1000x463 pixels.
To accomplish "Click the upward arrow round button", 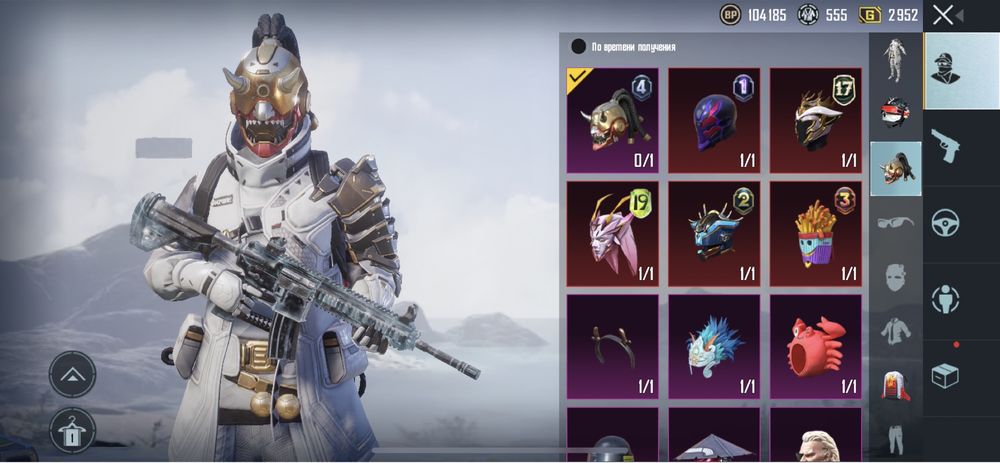I will [72, 375].
